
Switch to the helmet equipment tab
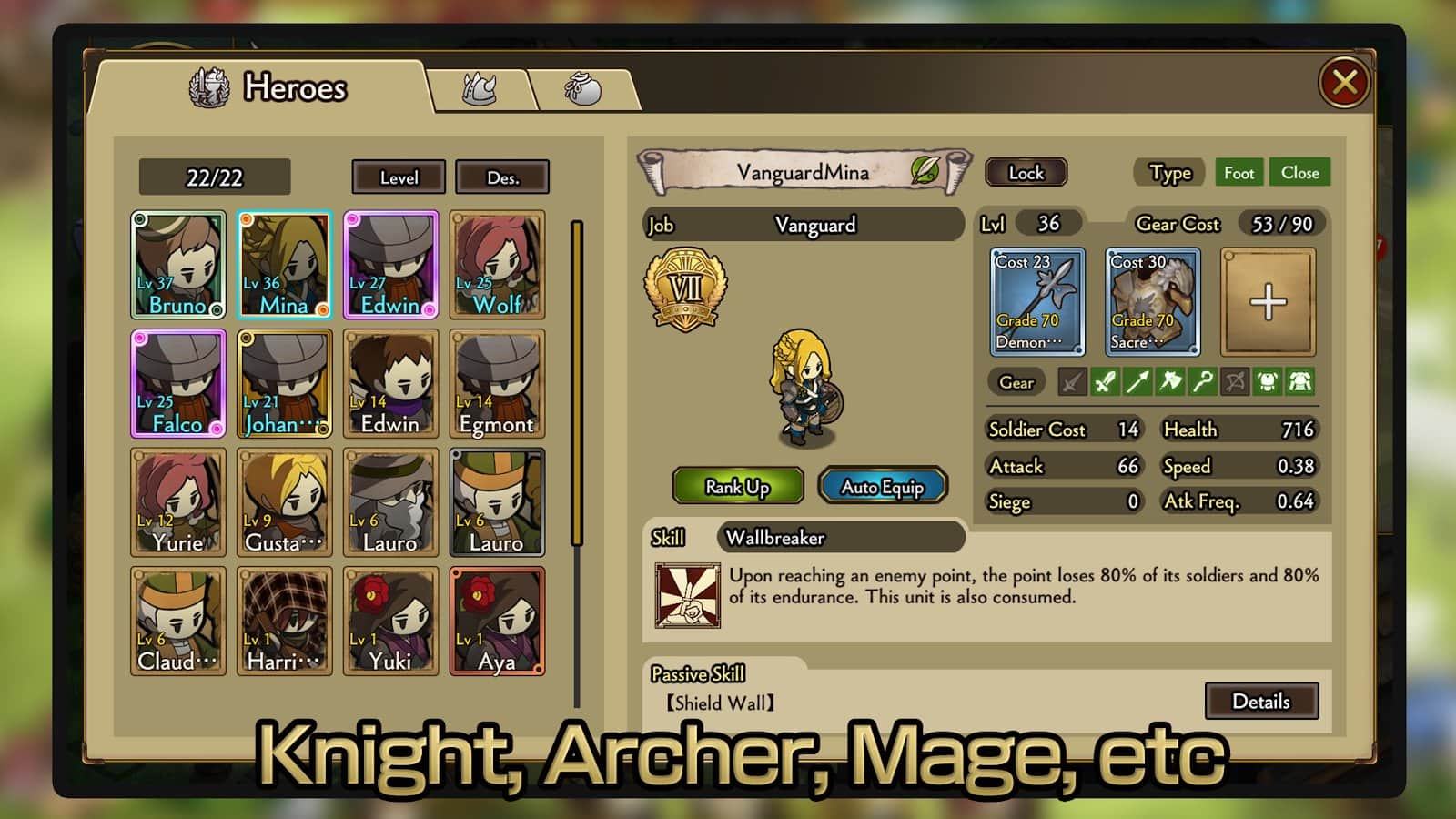[x=479, y=89]
